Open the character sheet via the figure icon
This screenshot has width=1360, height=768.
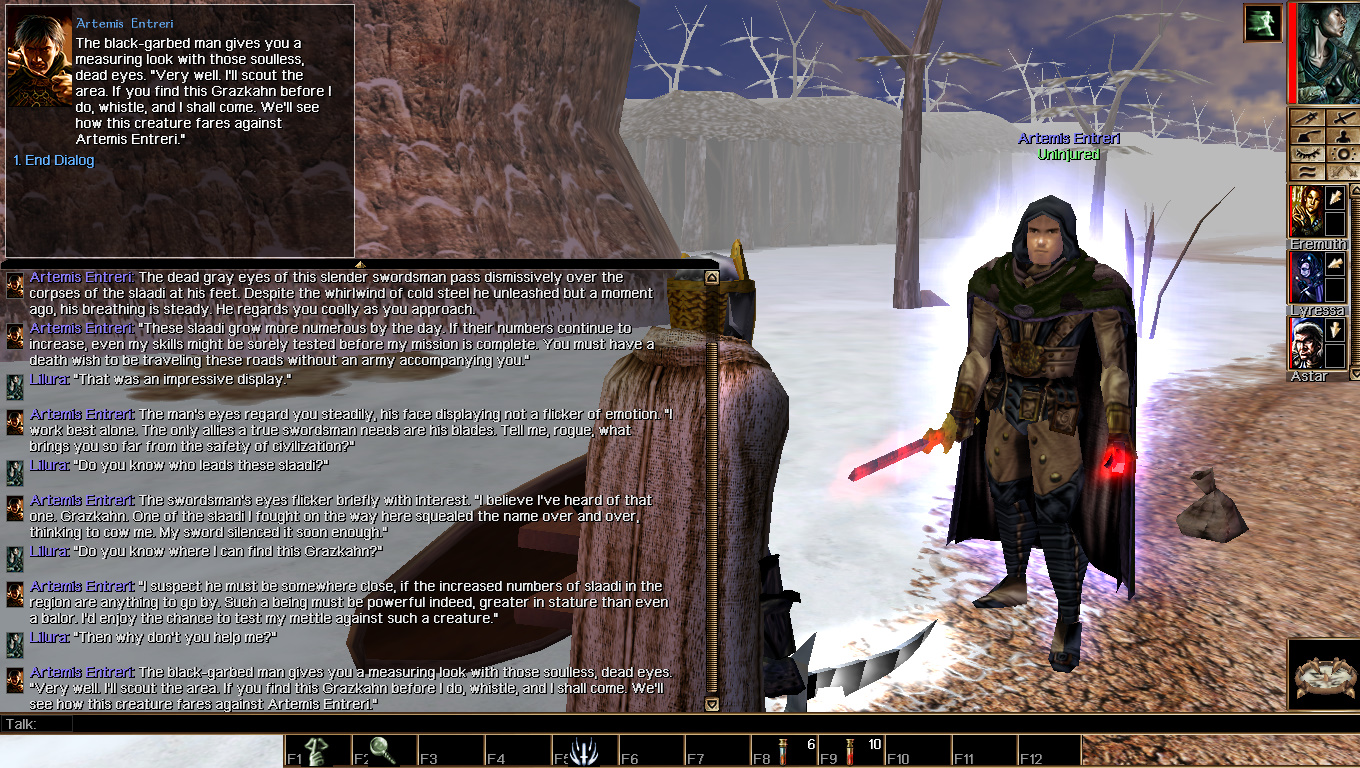click(x=1343, y=135)
